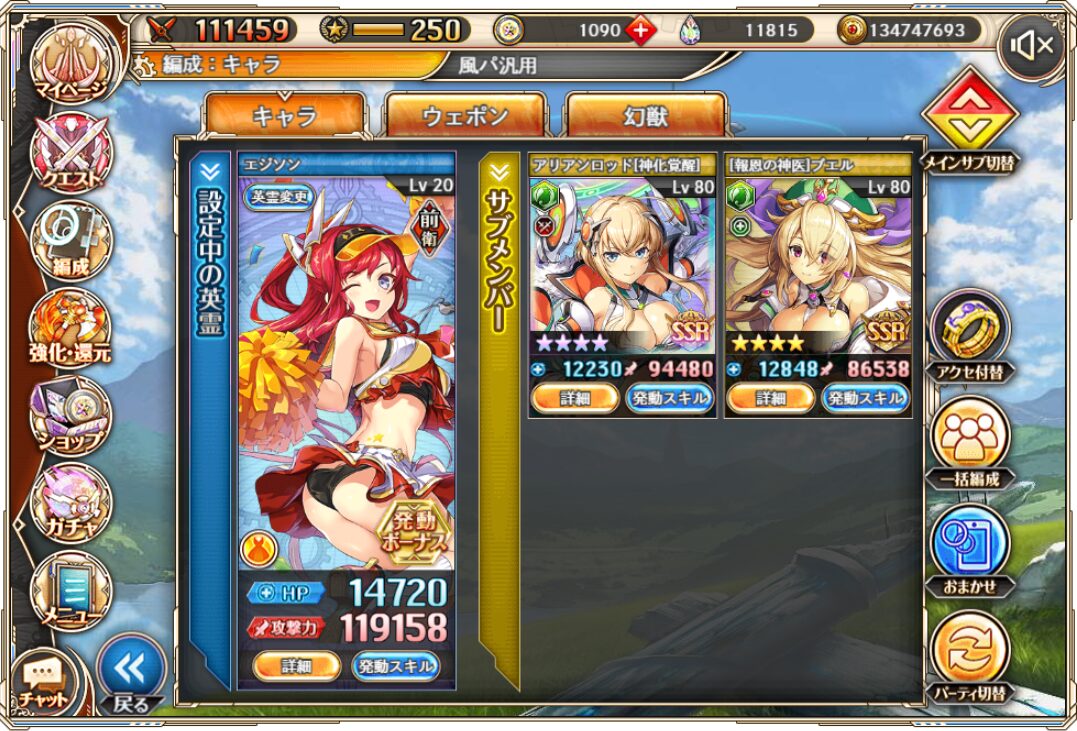Select the アリアンロッド character card
The height and width of the screenshot is (731, 1077).
click(621, 270)
